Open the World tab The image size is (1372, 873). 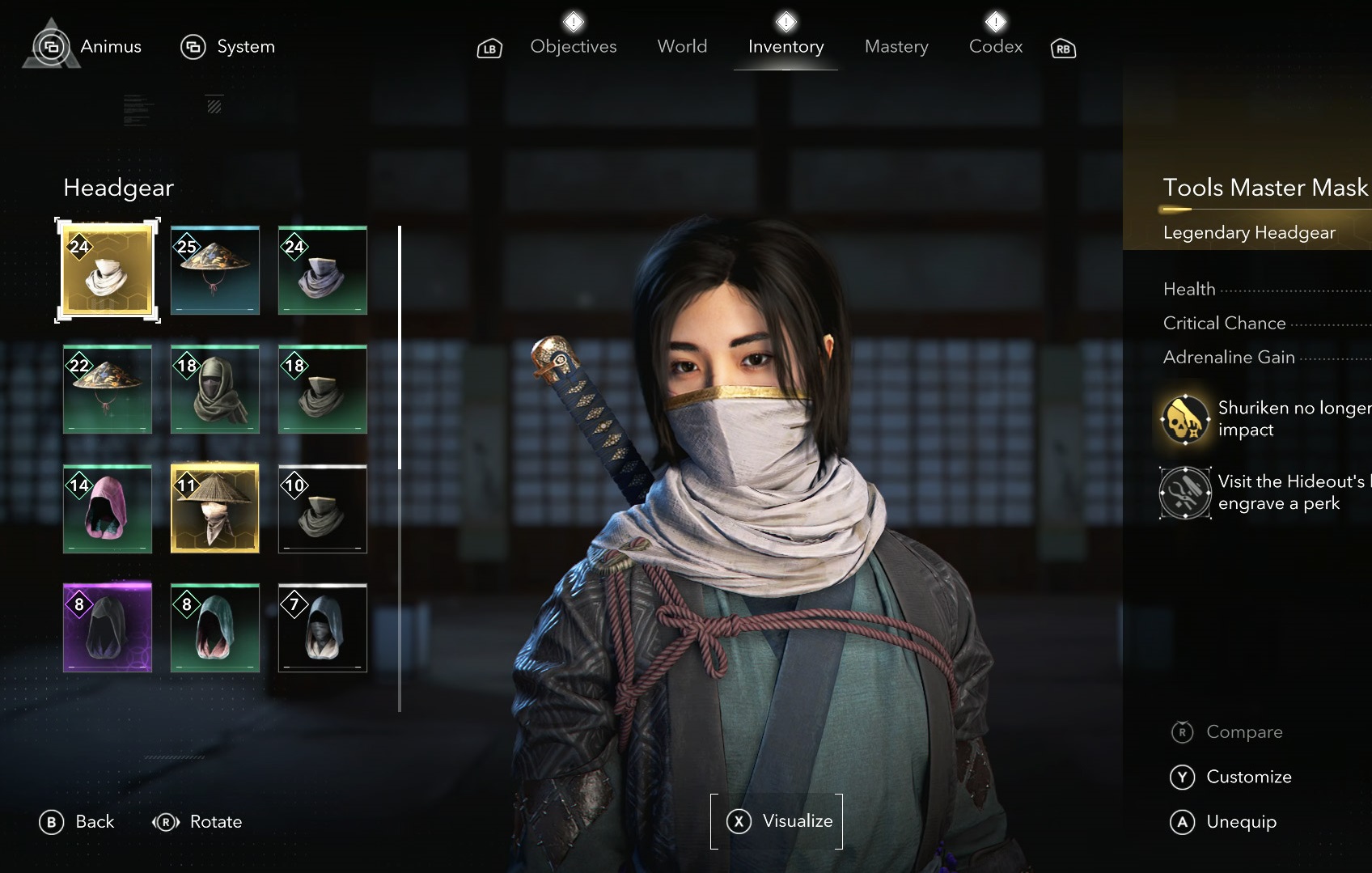[682, 47]
